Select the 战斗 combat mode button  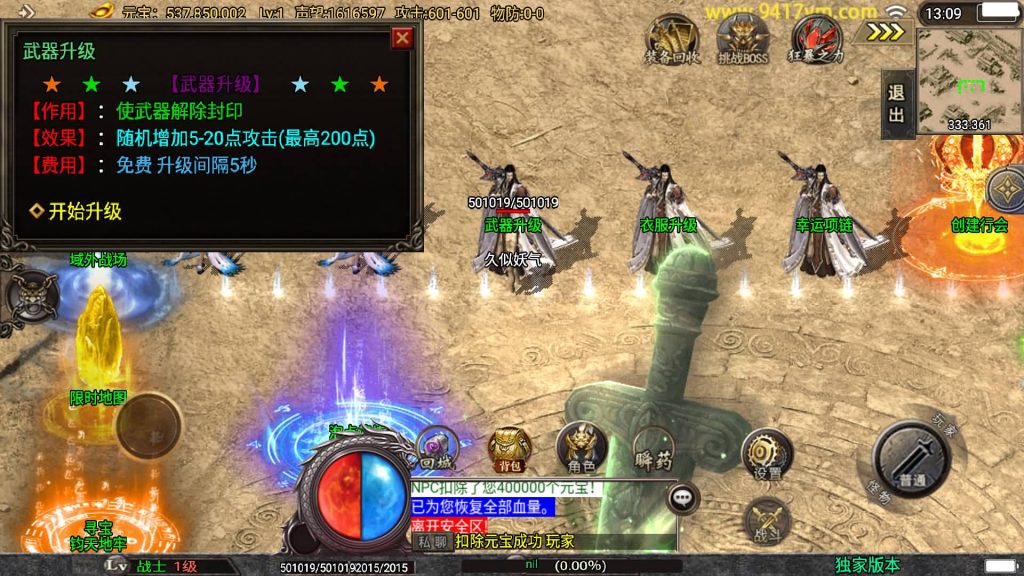point(767,522)
